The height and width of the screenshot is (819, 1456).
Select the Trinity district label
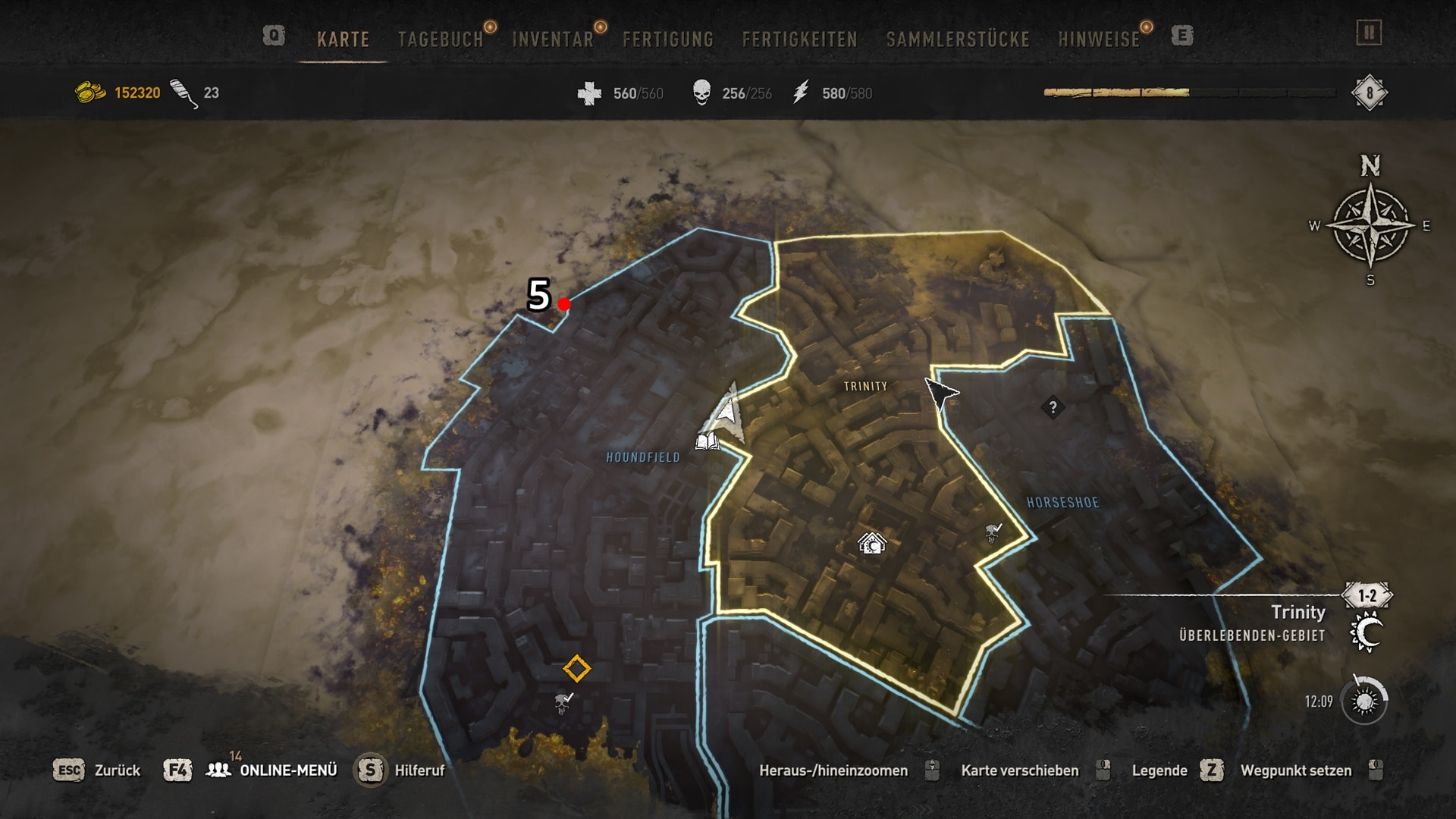(x=865, y=387)
